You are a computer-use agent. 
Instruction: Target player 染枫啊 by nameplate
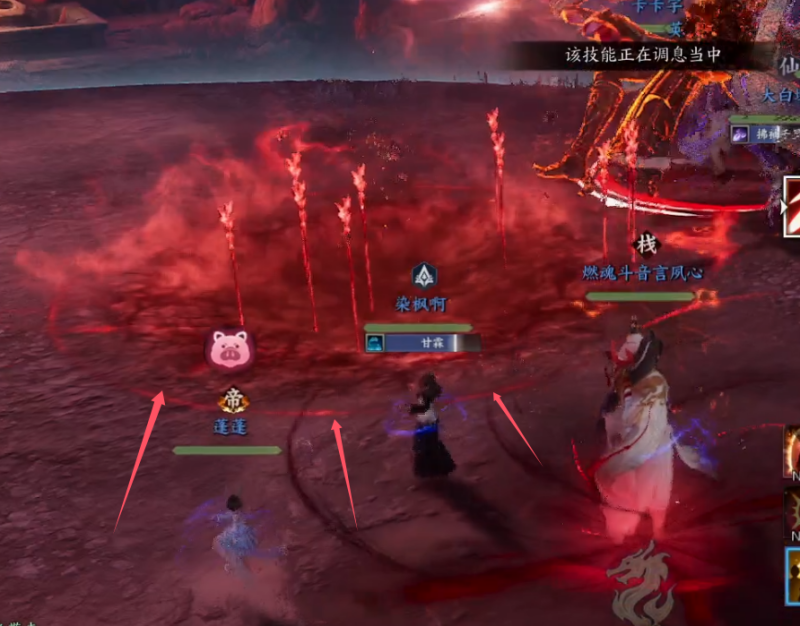[420, 302]
